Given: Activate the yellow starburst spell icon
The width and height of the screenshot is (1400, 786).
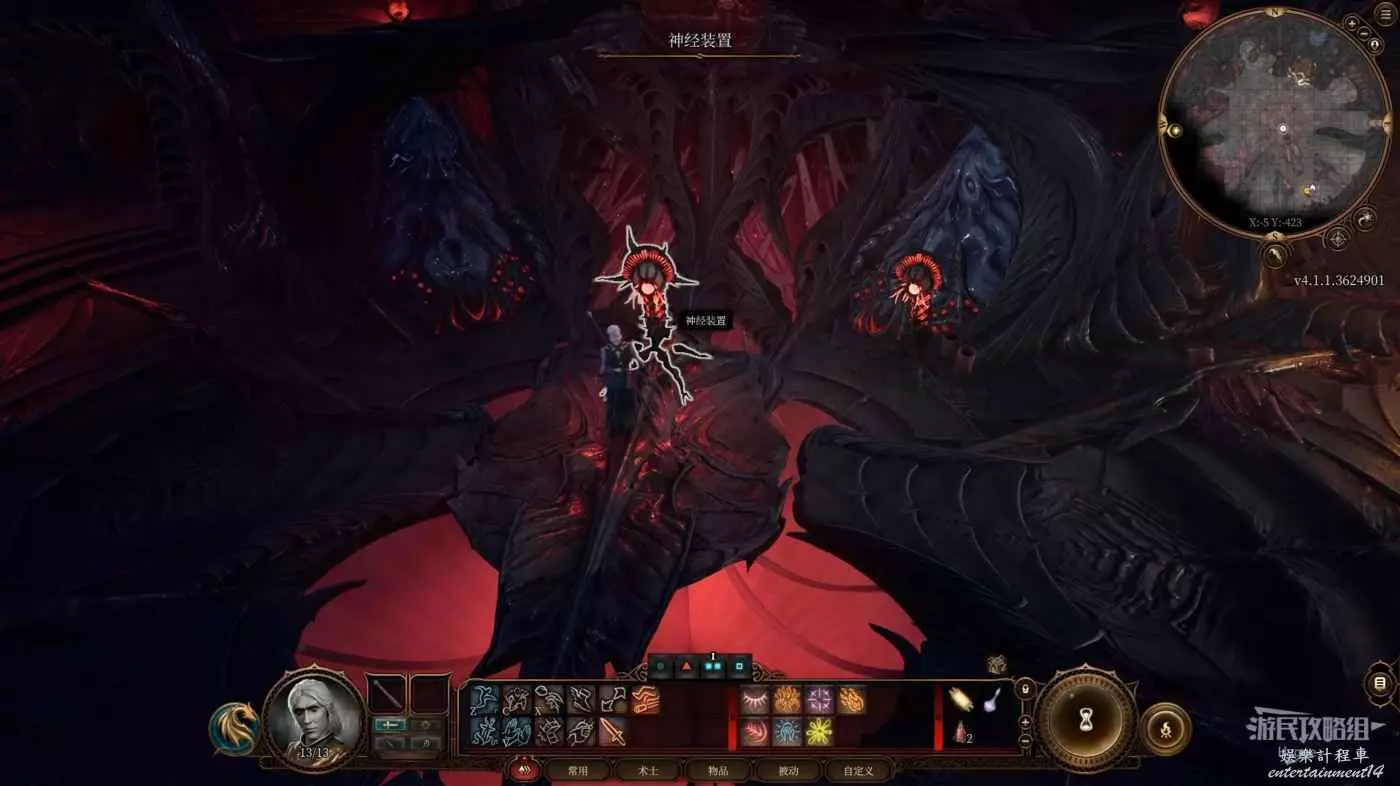Looking at the screenshot, I should coord(820,732).
